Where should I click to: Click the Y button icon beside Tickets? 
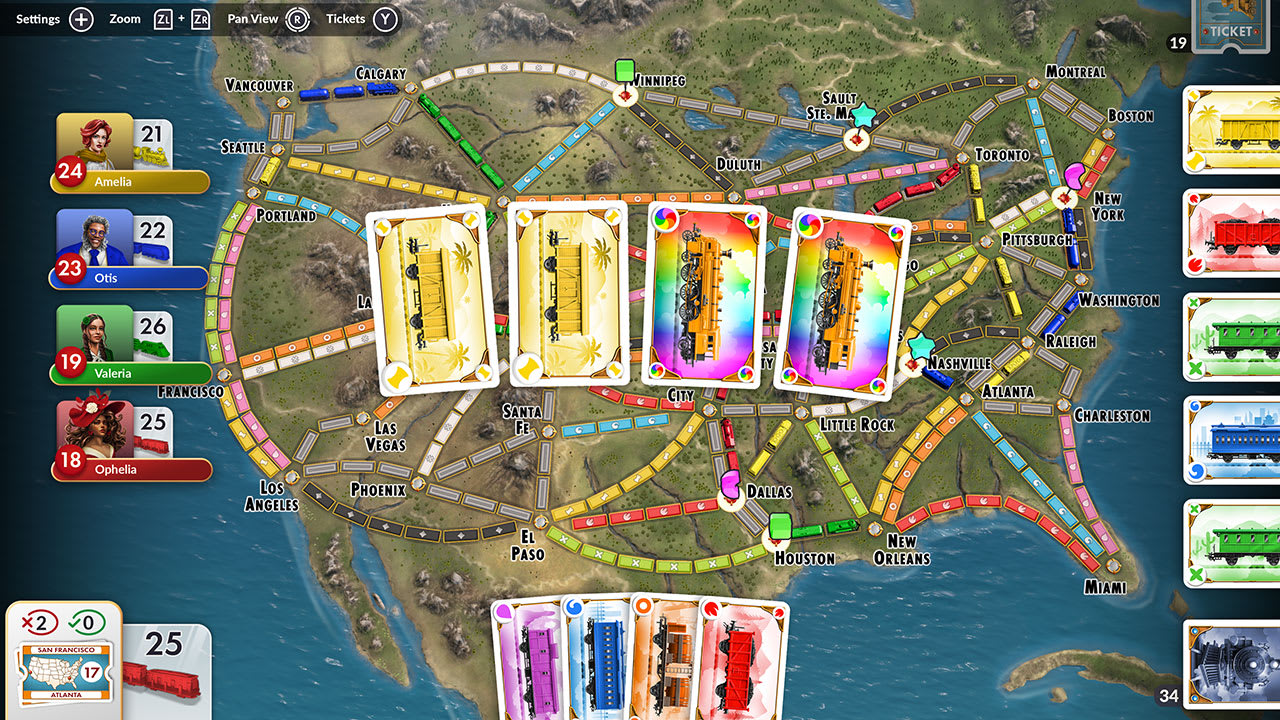tap(388, 18)
